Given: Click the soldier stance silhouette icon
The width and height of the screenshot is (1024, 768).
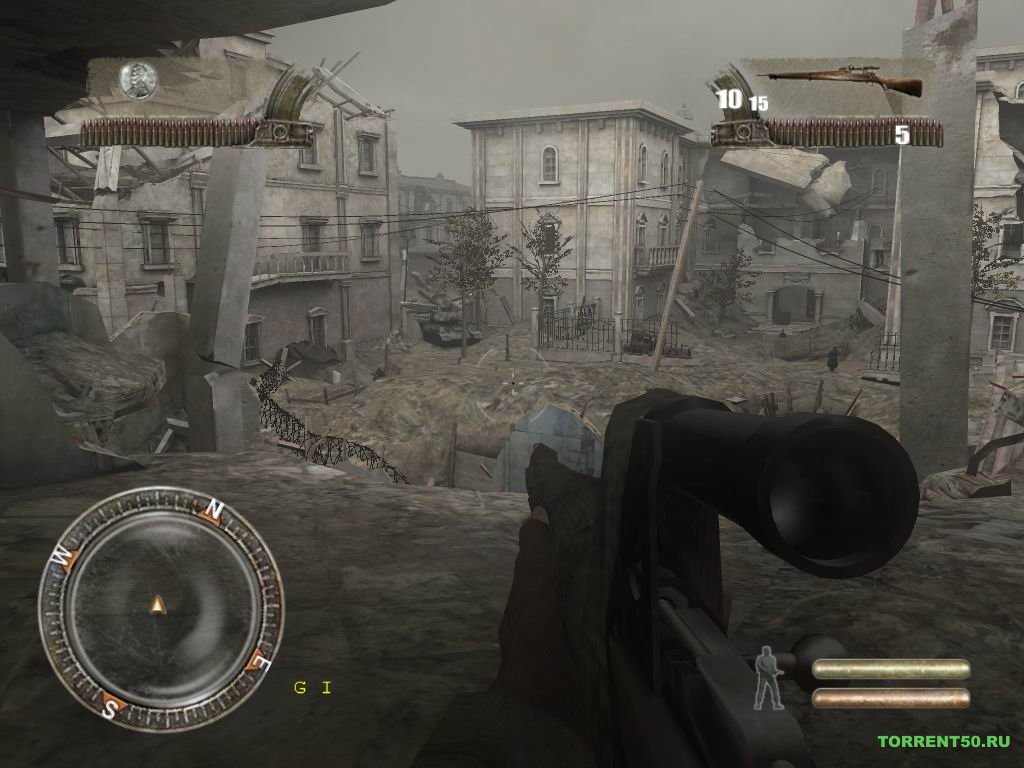Looking at the screenshot, I should pyautogui.click(x=768, y=677).
